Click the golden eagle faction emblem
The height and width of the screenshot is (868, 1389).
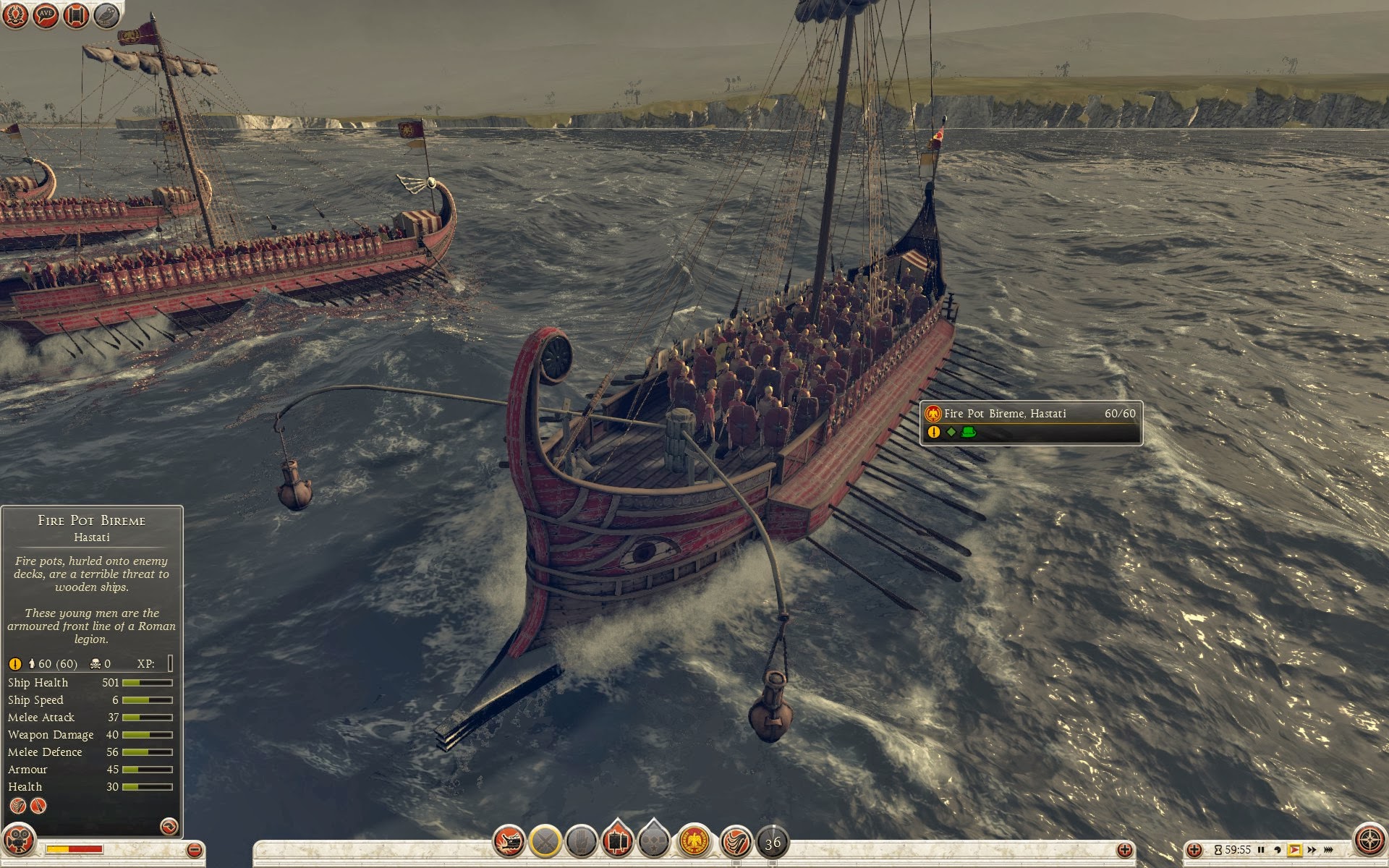point(694,841)
